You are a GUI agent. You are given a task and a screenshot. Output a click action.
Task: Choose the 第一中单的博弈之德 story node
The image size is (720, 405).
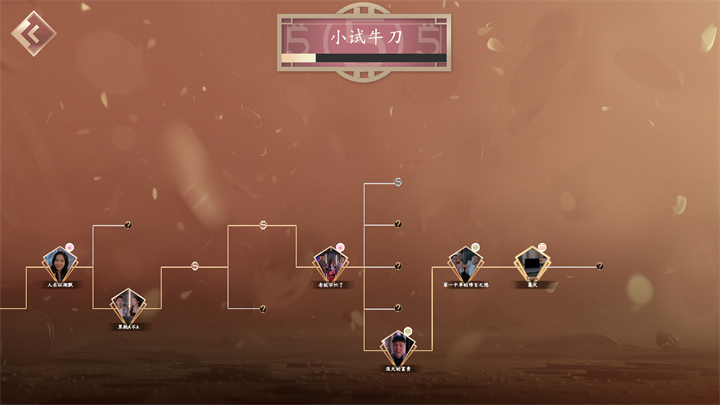click(464, 266)
